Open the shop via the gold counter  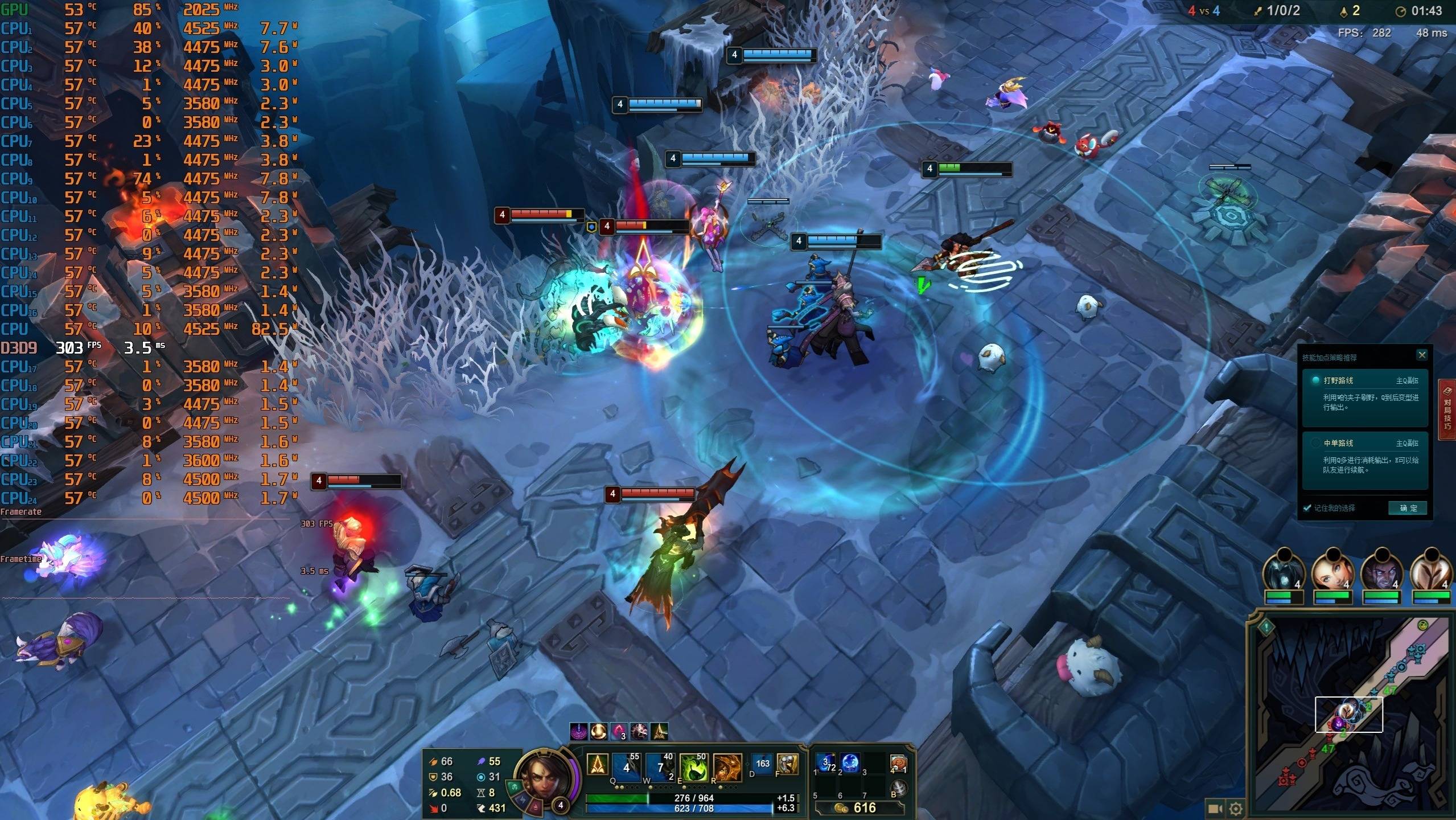pos(858,807)
